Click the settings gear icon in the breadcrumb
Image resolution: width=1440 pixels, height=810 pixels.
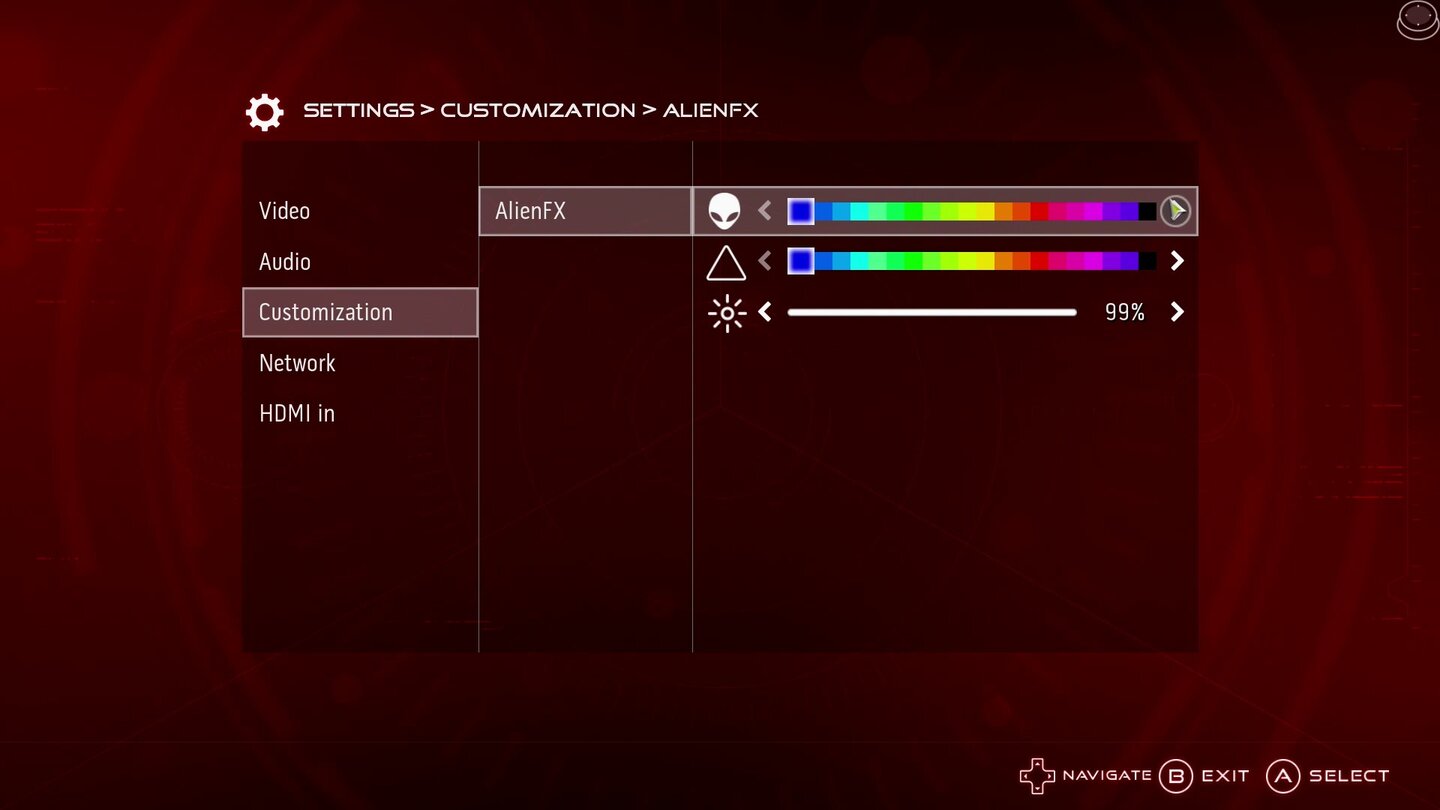click(263, 110)
